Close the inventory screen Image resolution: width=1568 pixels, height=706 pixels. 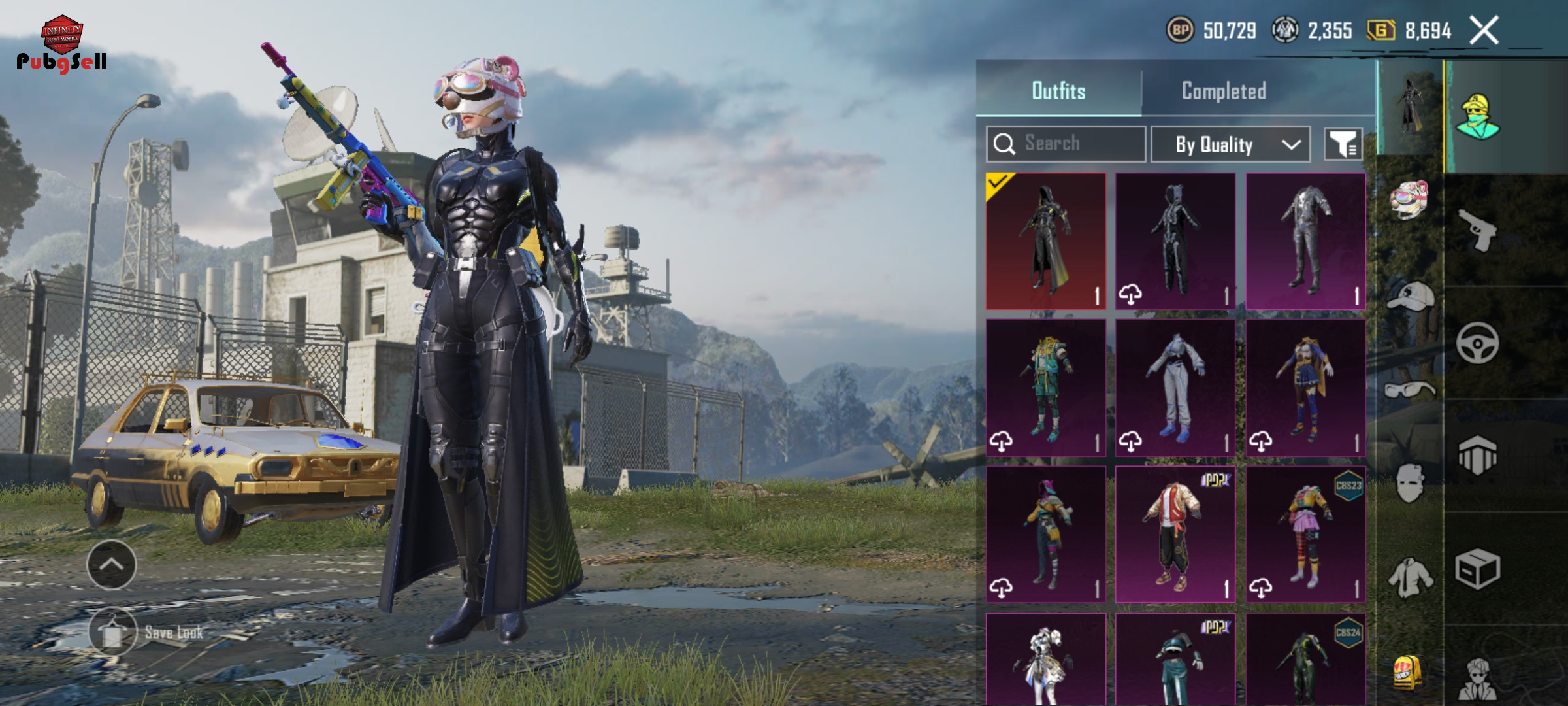[1484, 30]
